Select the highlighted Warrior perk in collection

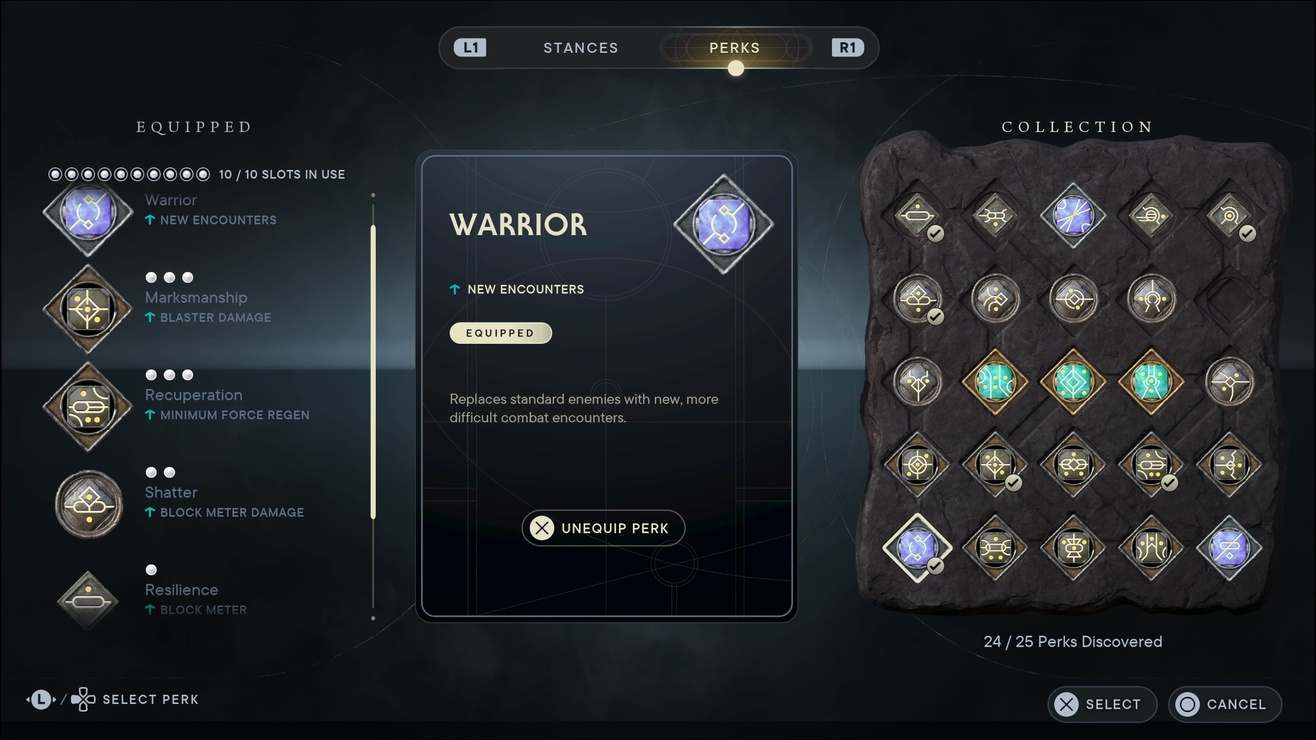[x=917, y=548]
